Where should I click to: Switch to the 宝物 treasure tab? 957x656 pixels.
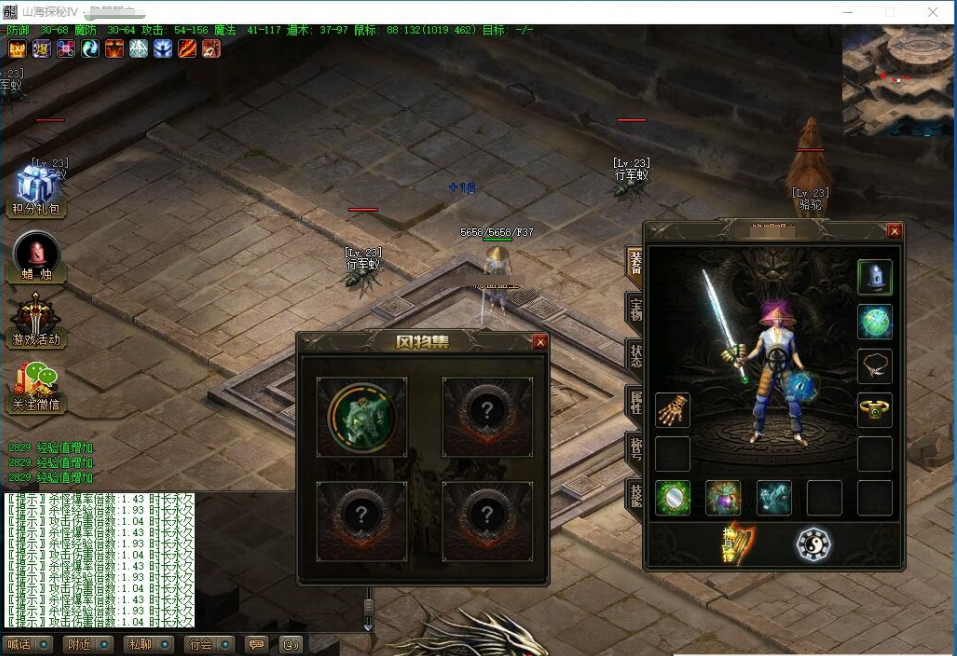[634, 309]
